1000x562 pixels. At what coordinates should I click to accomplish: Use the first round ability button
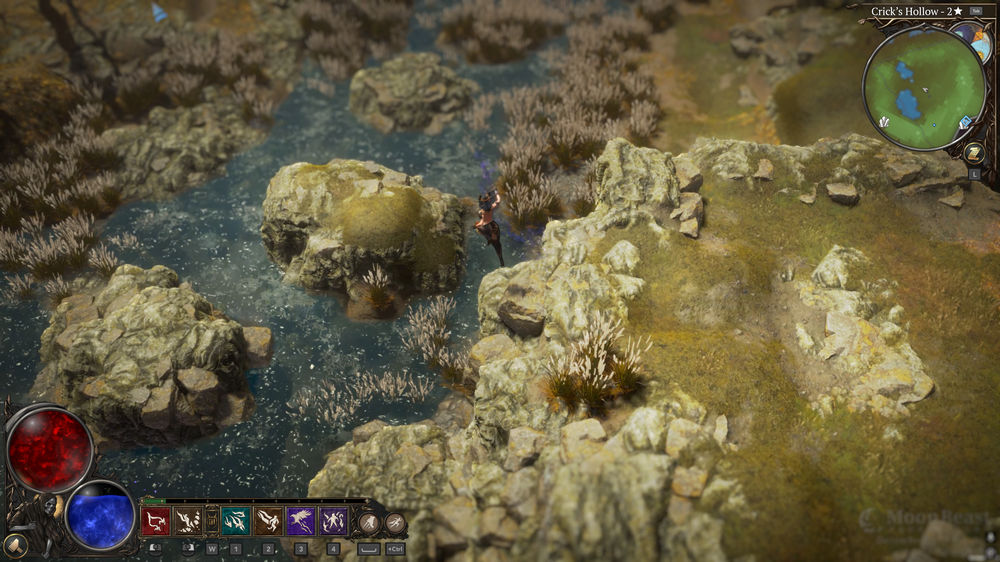(x=370, y=521)
